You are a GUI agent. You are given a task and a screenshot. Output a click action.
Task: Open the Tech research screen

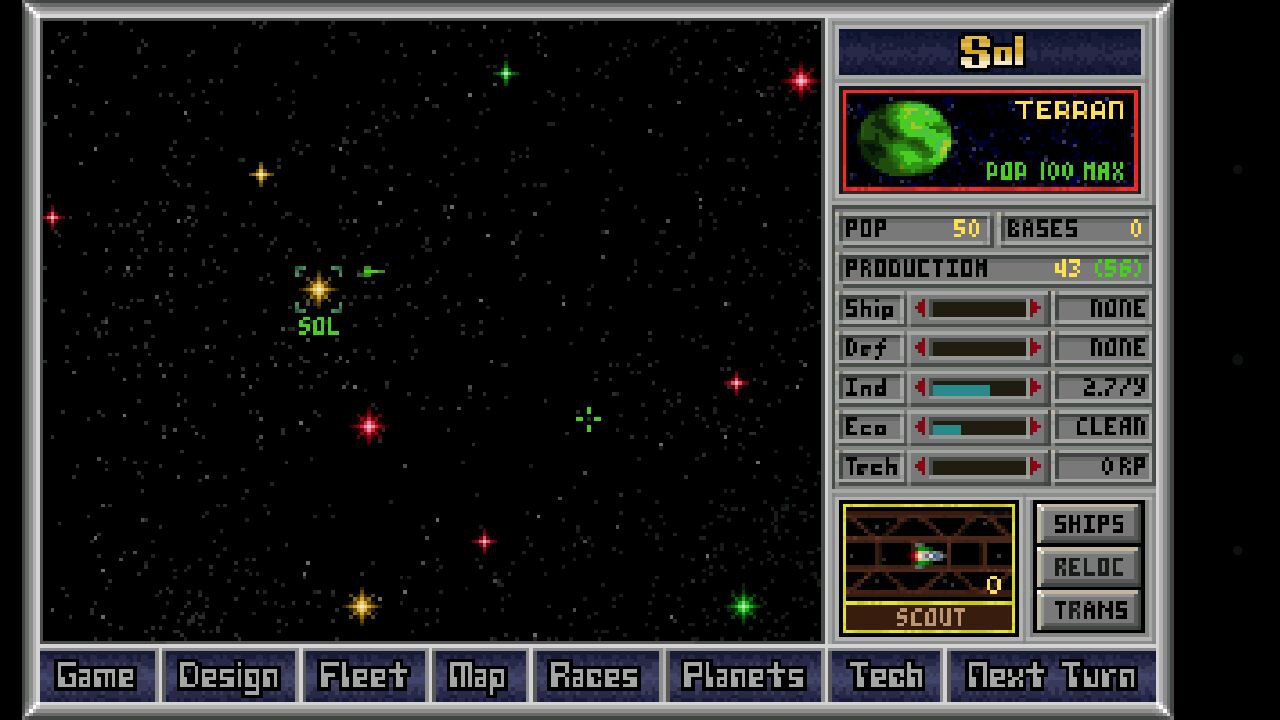[x=885, y=676]
